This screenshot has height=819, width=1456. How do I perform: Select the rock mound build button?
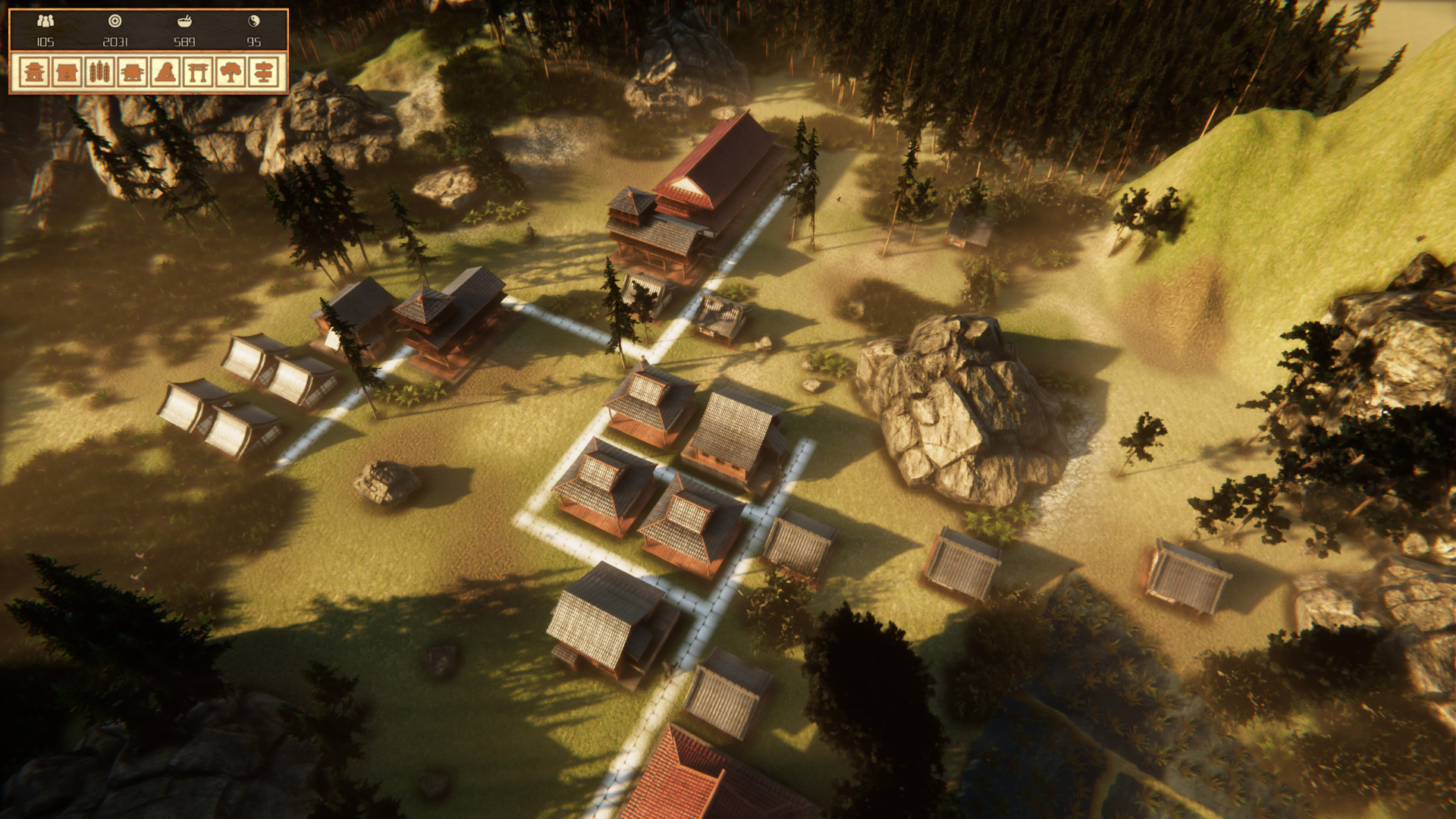(x=165, y=73)
